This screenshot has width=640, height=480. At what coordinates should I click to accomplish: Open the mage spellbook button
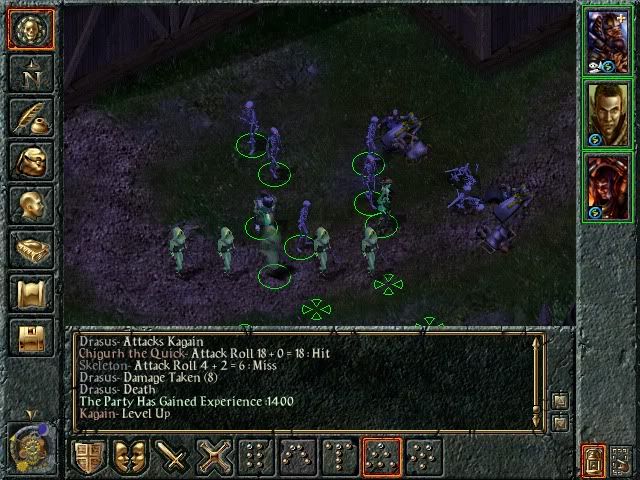[x=31, y=248]
